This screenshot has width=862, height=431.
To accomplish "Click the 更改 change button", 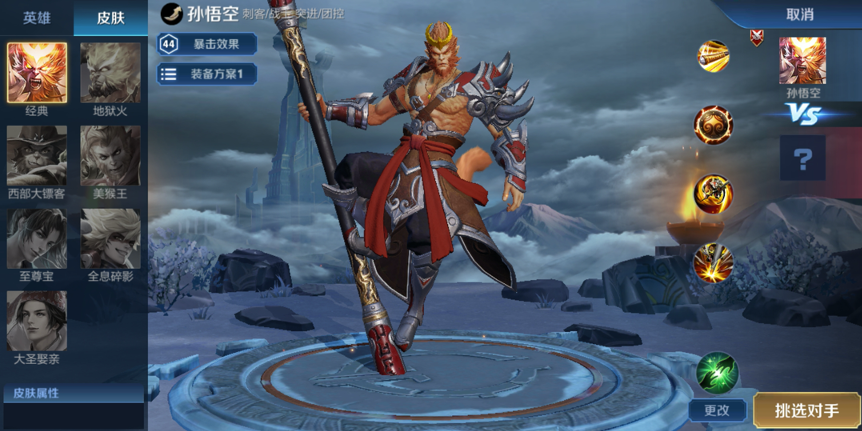I will tap(717, 409).
